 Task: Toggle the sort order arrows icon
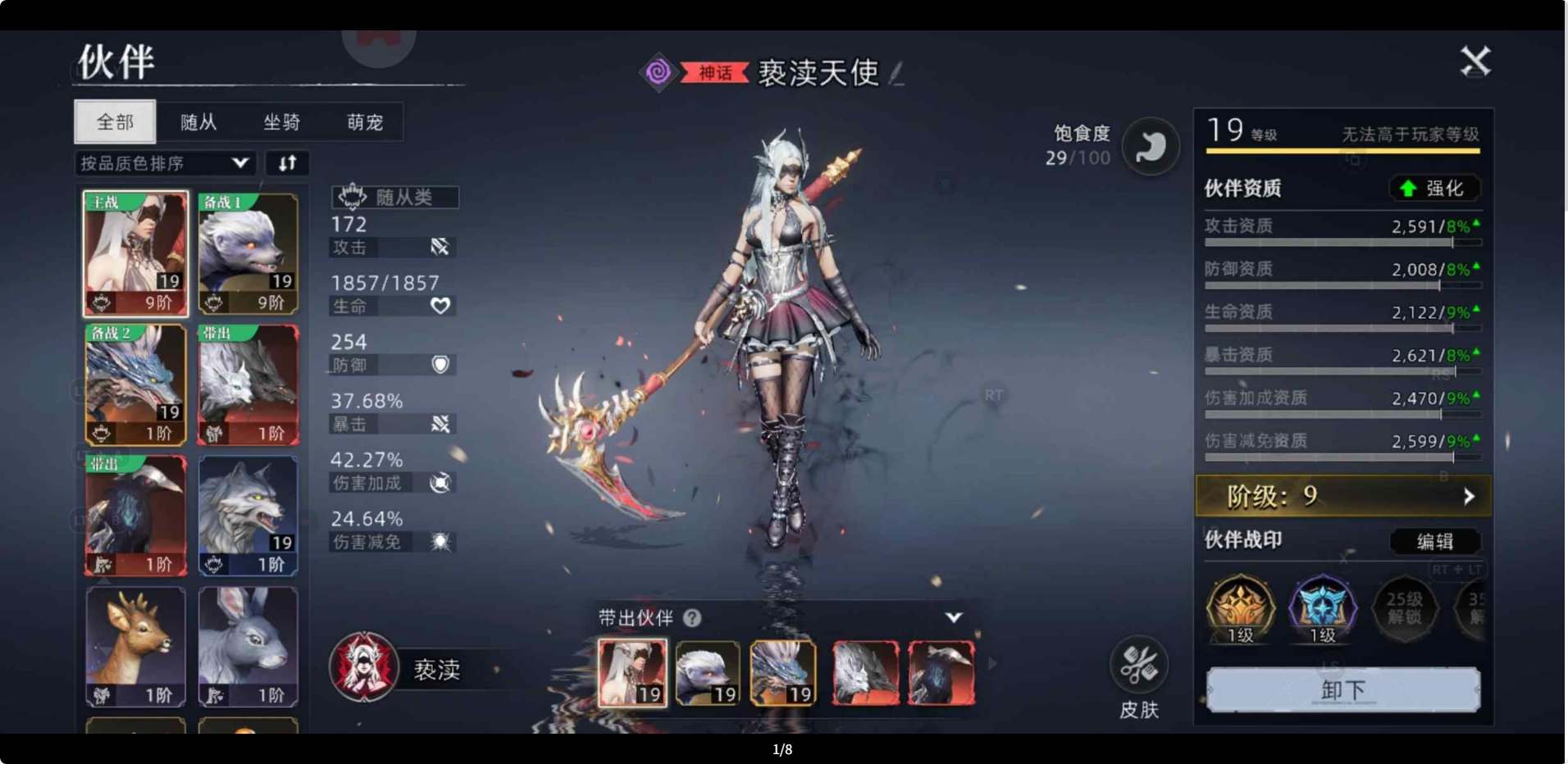tap(286, 163)
